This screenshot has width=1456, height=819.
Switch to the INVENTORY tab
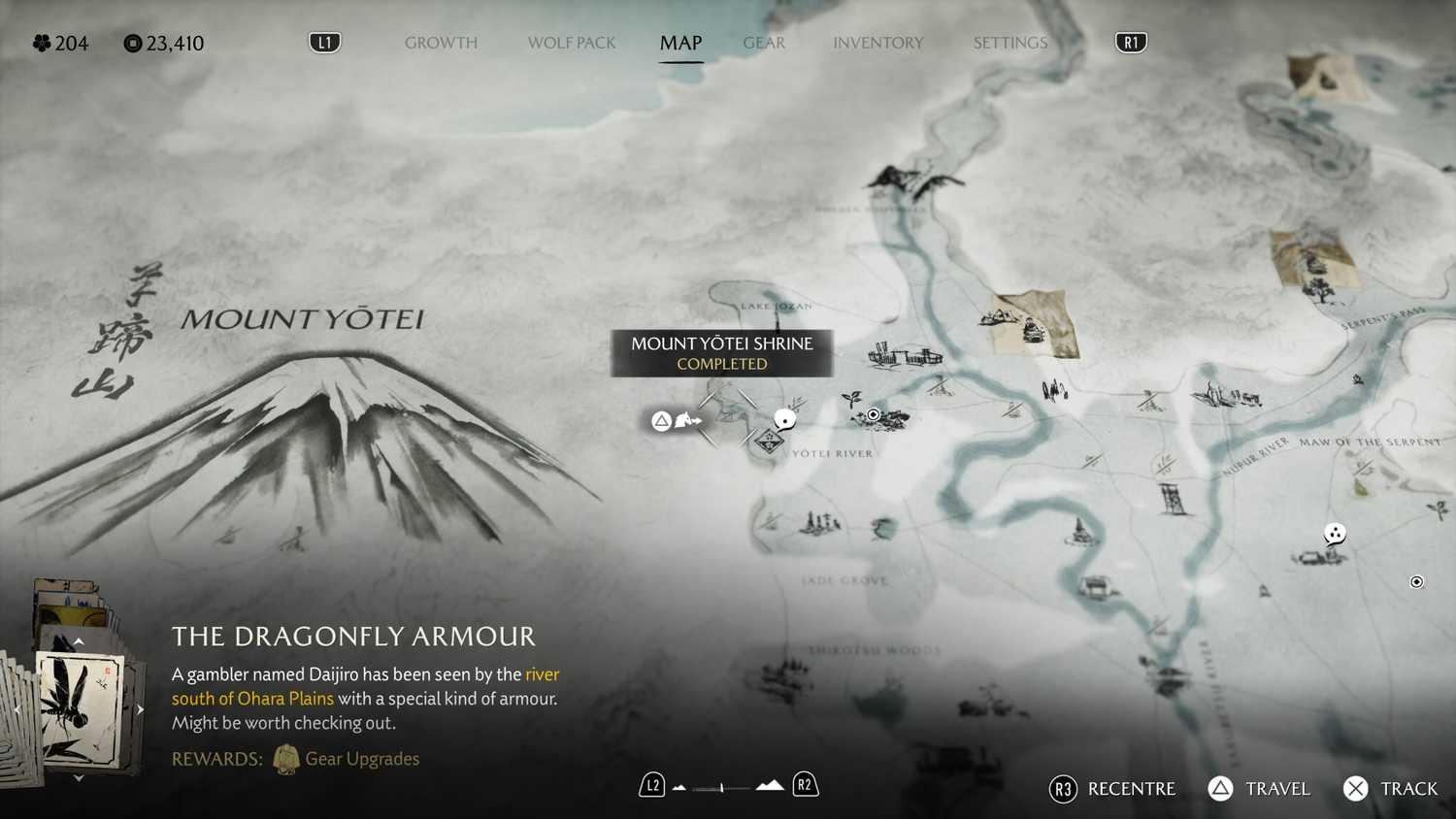(x=877, y=43)
